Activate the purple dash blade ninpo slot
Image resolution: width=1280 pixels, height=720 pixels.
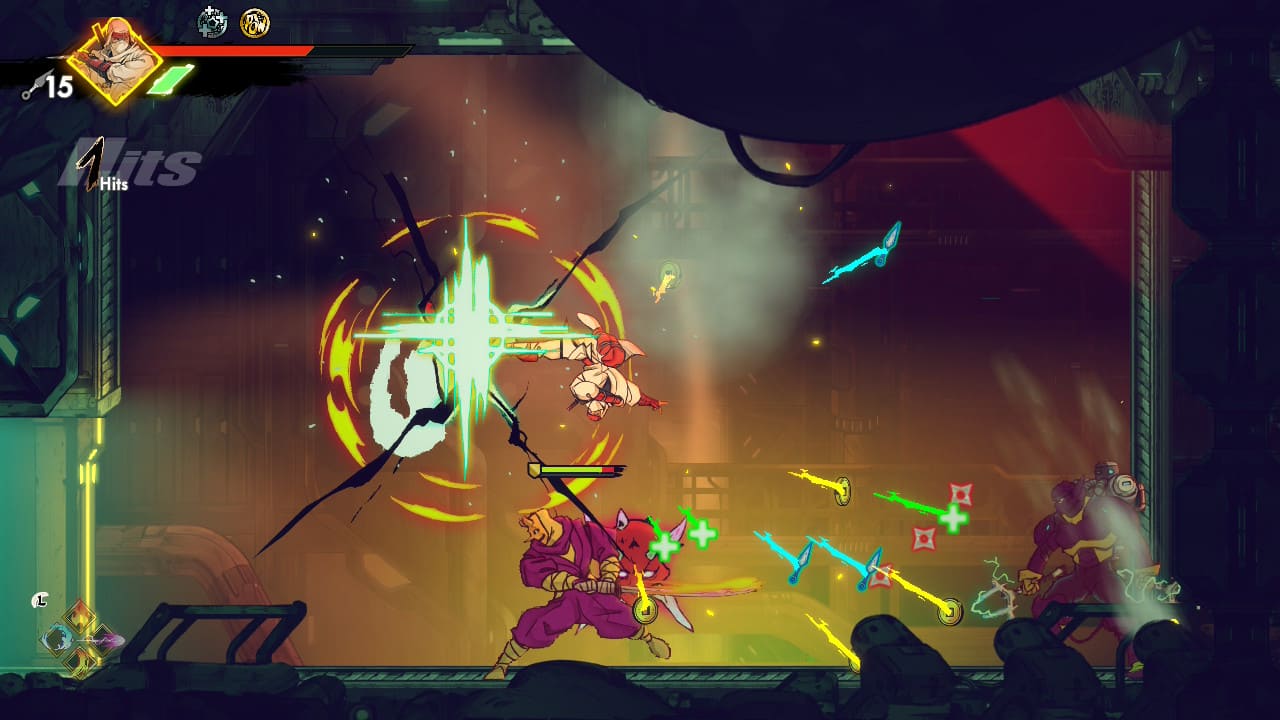(103, 639)
